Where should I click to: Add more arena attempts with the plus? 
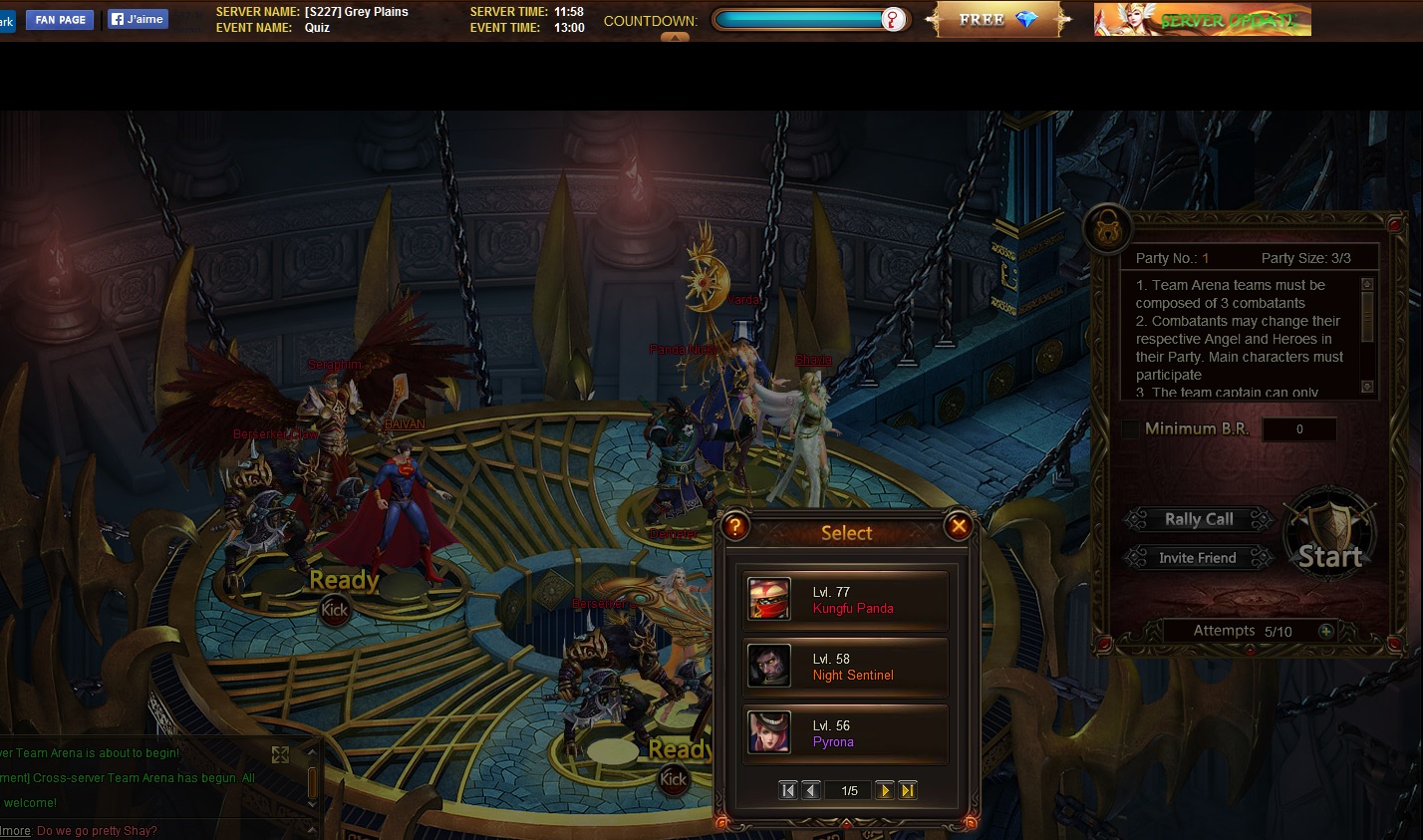coord(1325,631)
